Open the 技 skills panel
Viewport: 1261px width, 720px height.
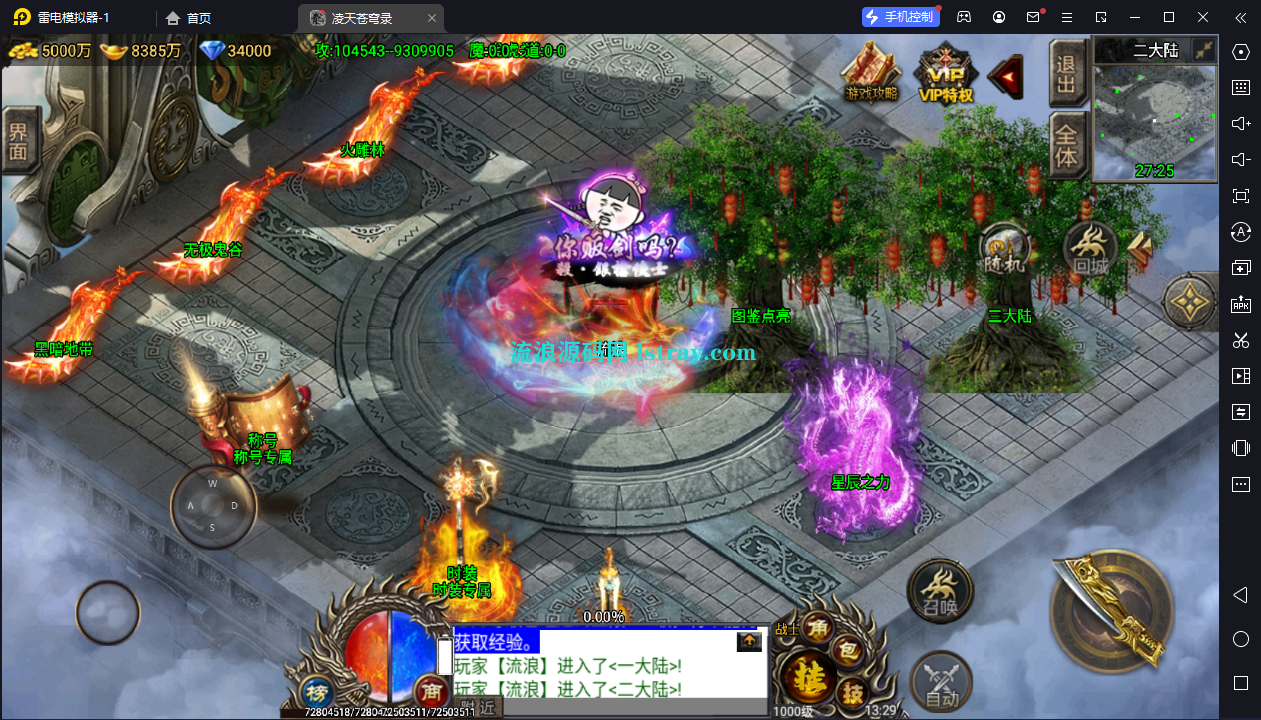(x=852, y=691)
